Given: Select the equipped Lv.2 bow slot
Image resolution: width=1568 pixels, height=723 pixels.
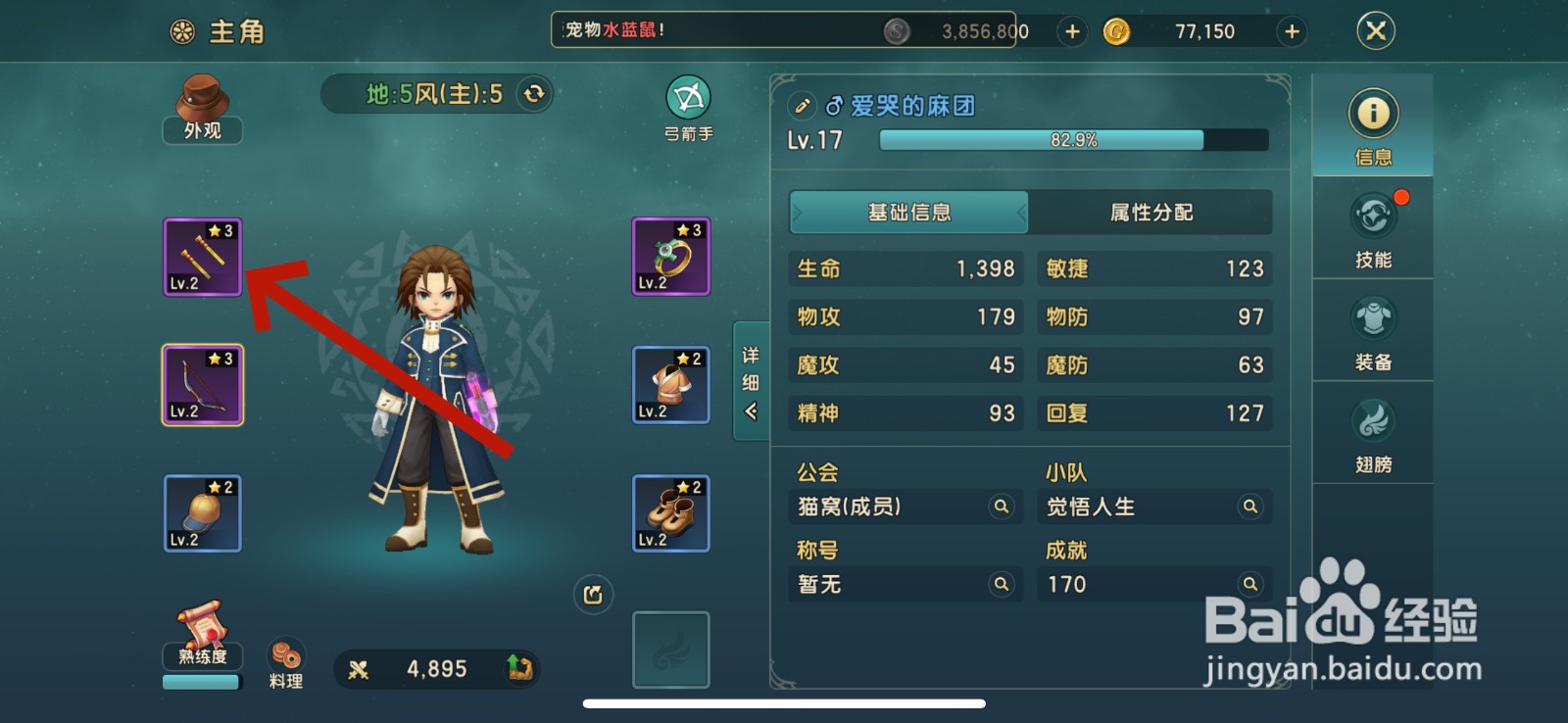Looking at the screenshot, I should (x=202, y=384).
